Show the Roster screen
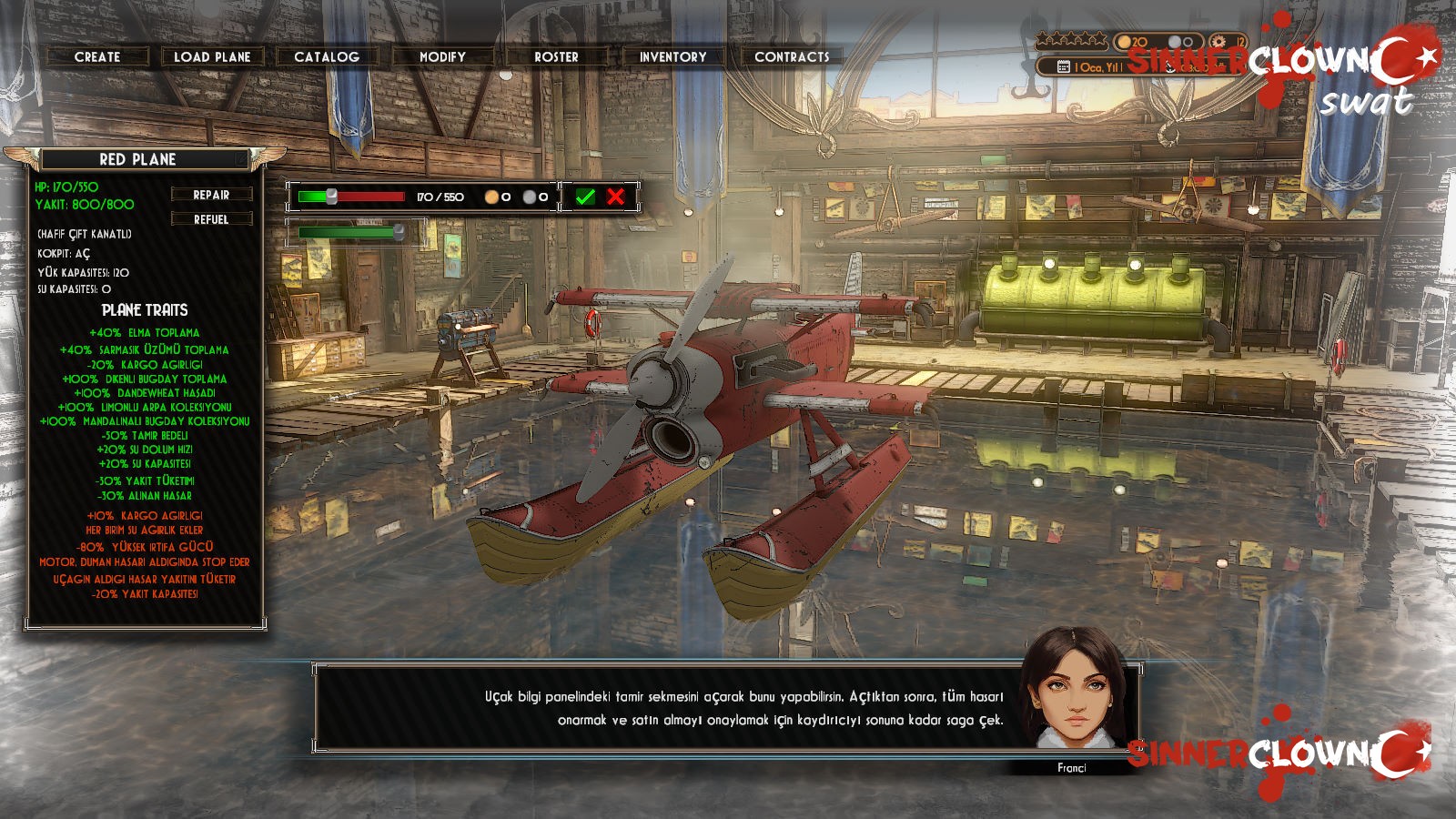 pos(556,56)
